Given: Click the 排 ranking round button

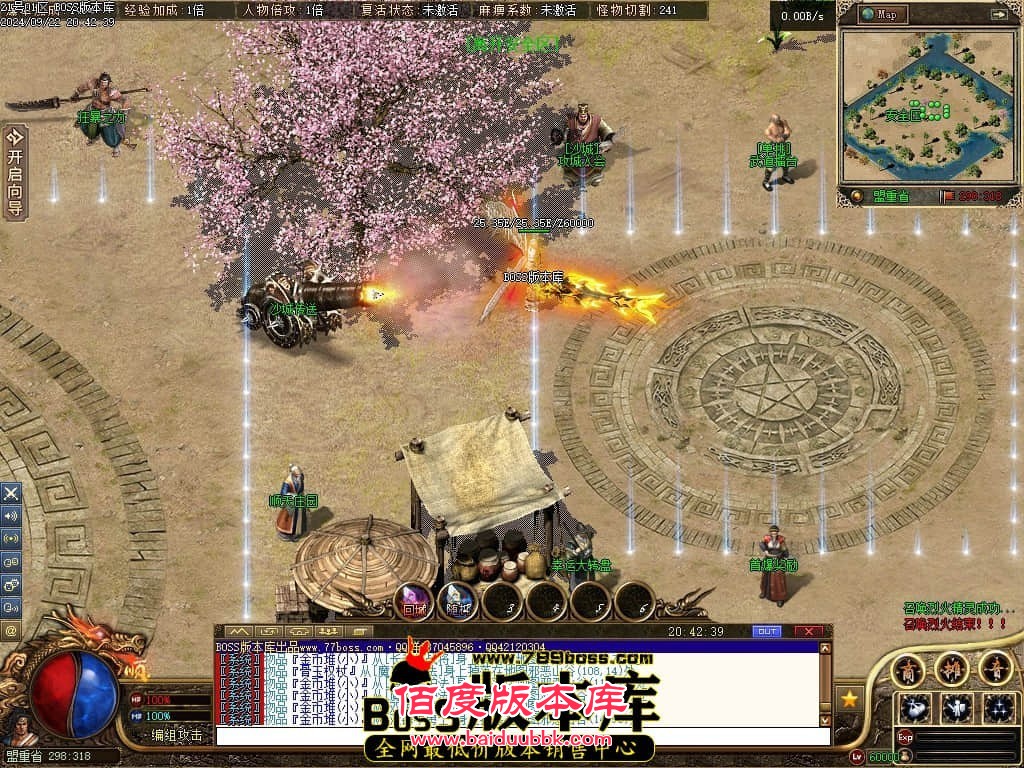Looking at the screenshot, I should pos(951,667).
